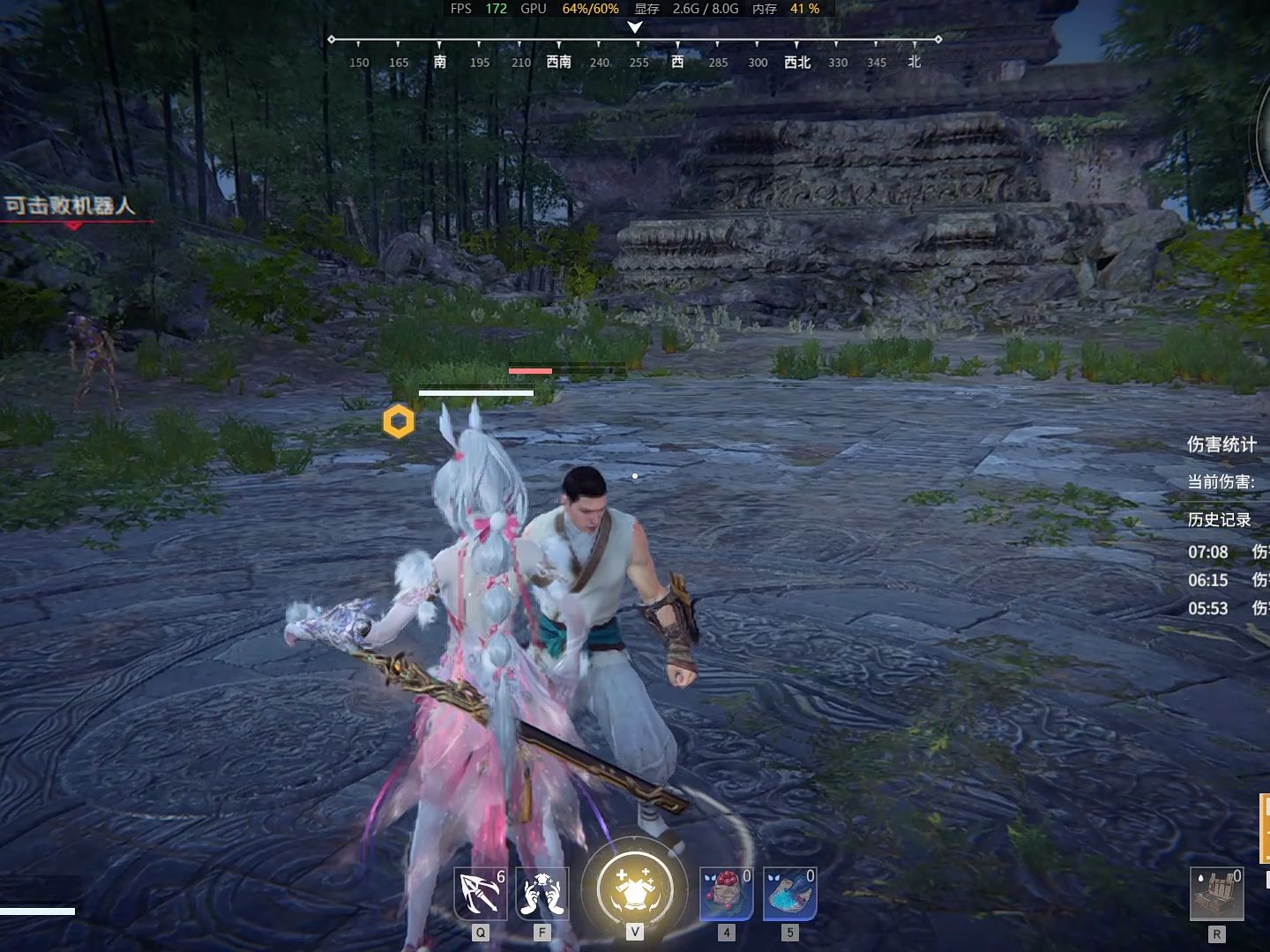Viewport: 1270px width, 952px height.
Task: Click the 可击败机器人 banner label
Action: click(71, 206)
